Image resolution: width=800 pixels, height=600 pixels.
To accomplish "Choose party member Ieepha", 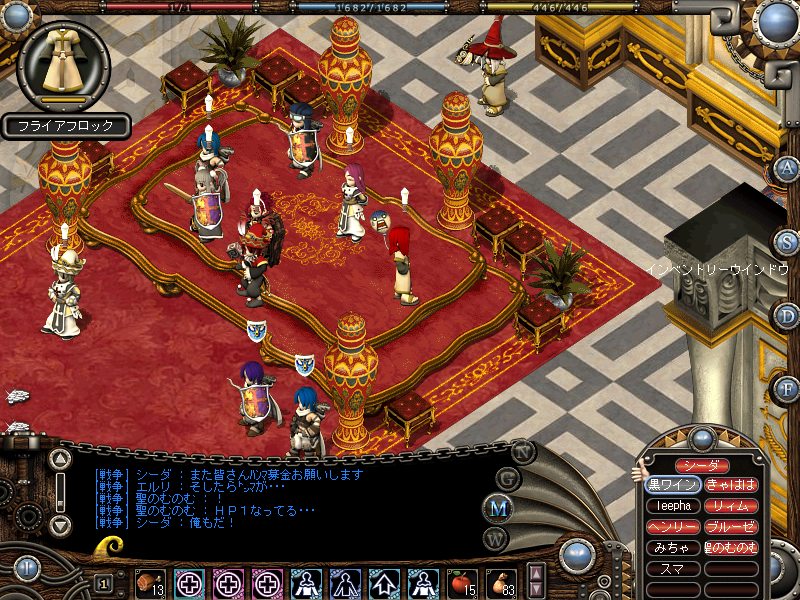I will pos(672,506).
